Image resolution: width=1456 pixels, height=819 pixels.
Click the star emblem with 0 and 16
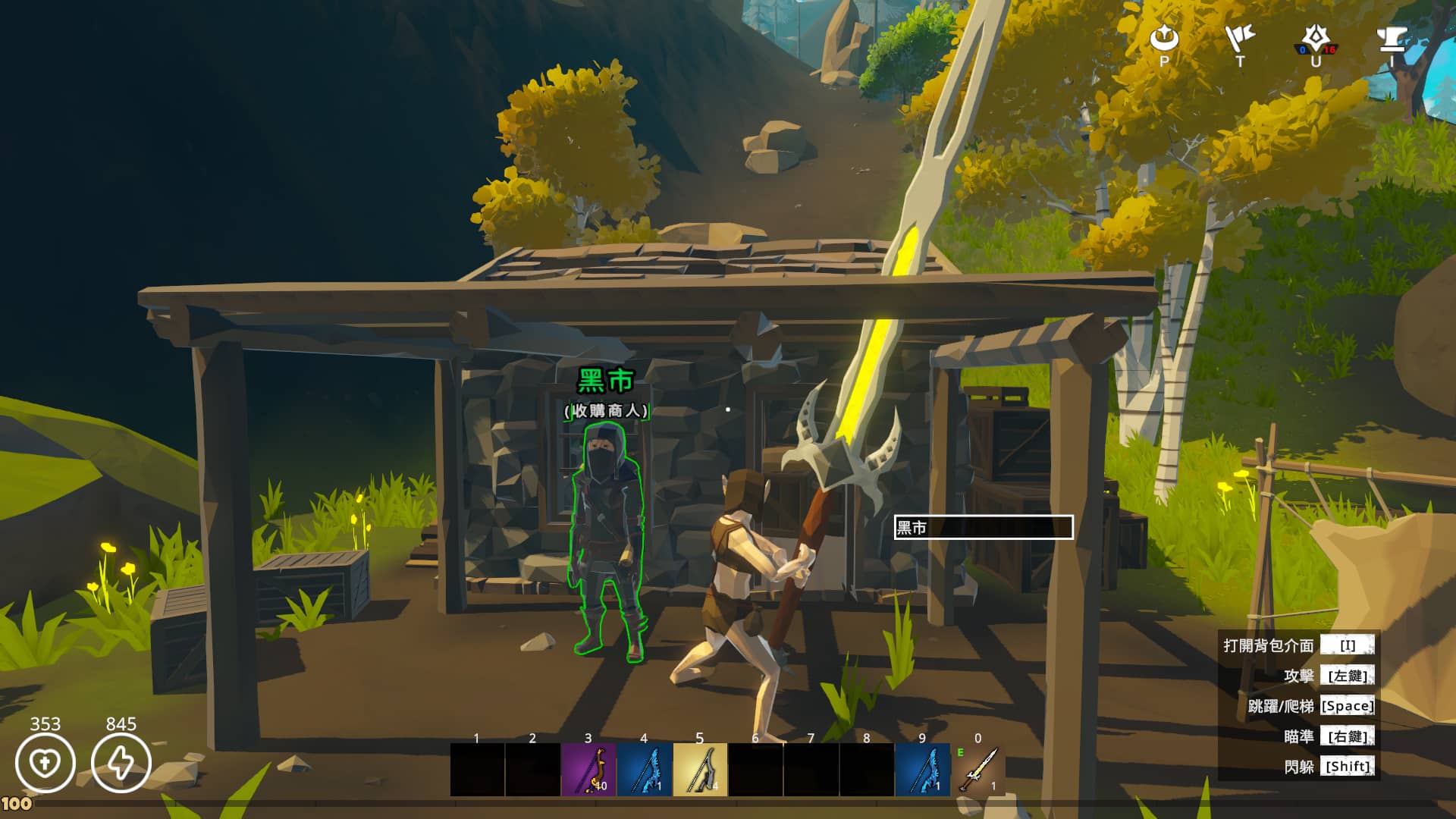click(x=1316, y=39)
